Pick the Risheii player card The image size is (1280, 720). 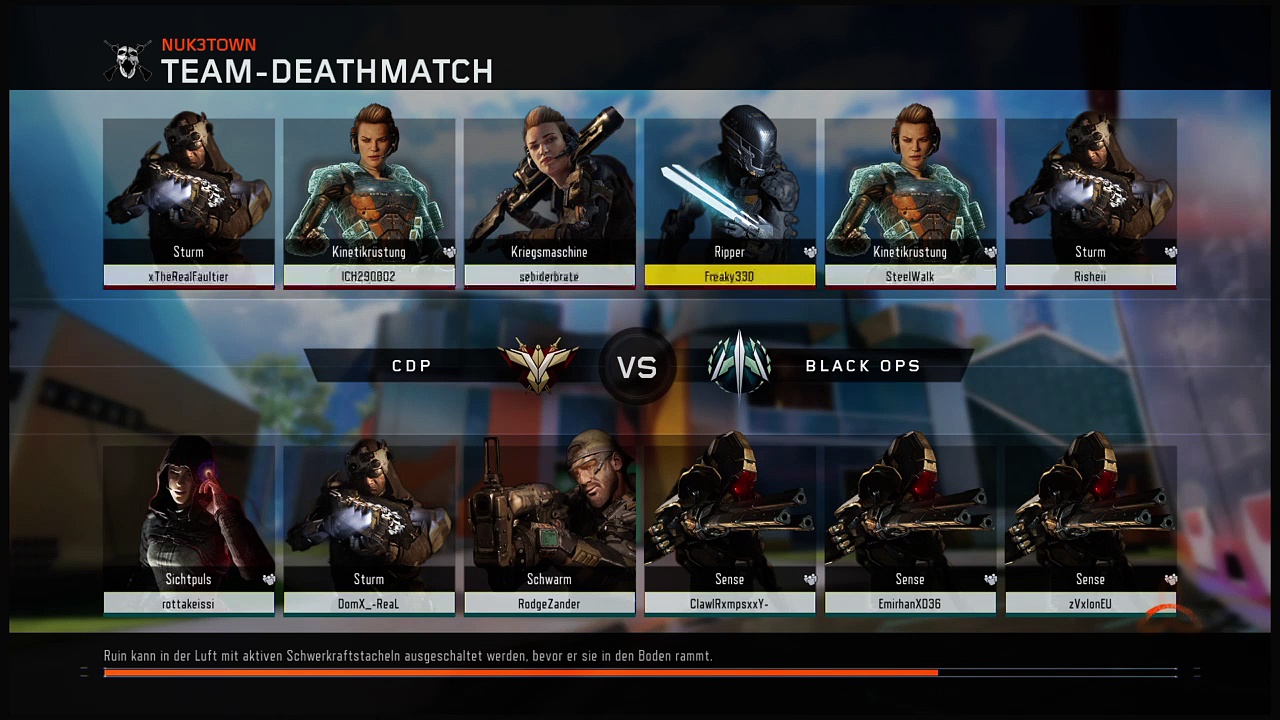click(1090, 203)
